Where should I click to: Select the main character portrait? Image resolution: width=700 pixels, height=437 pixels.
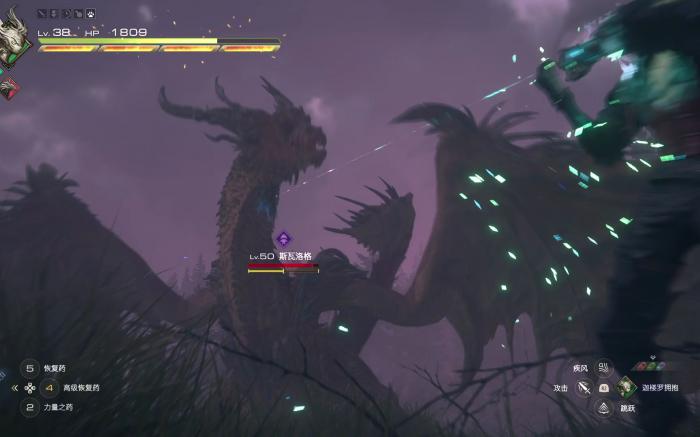tap(14, 36)
